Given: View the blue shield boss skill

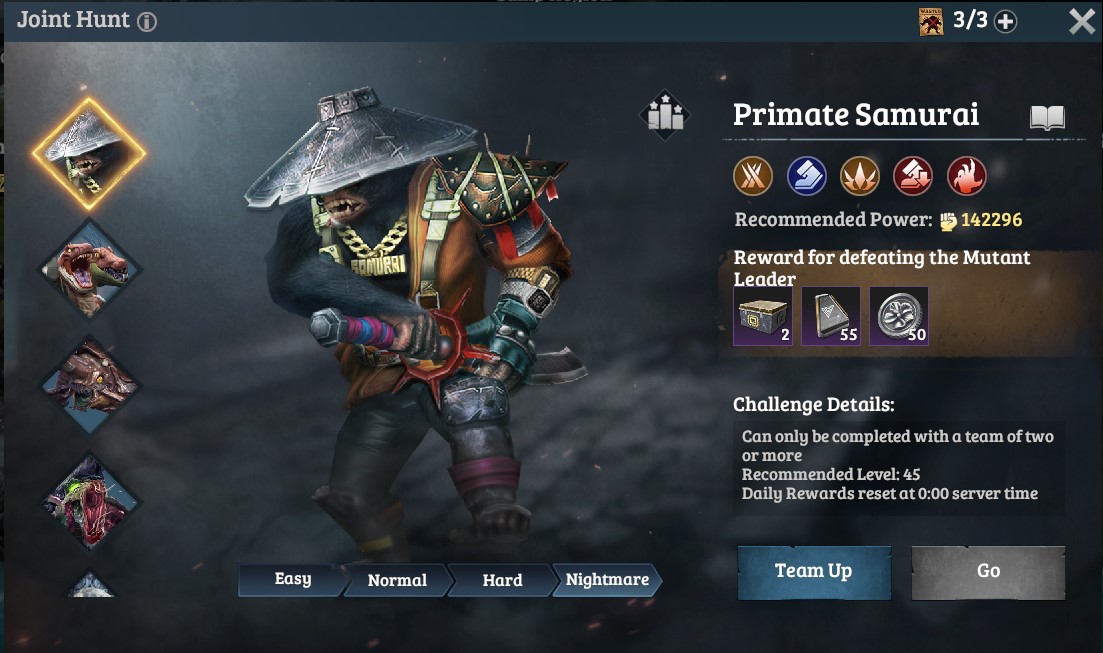Looking at the screenshot, I should pos(806,176).
